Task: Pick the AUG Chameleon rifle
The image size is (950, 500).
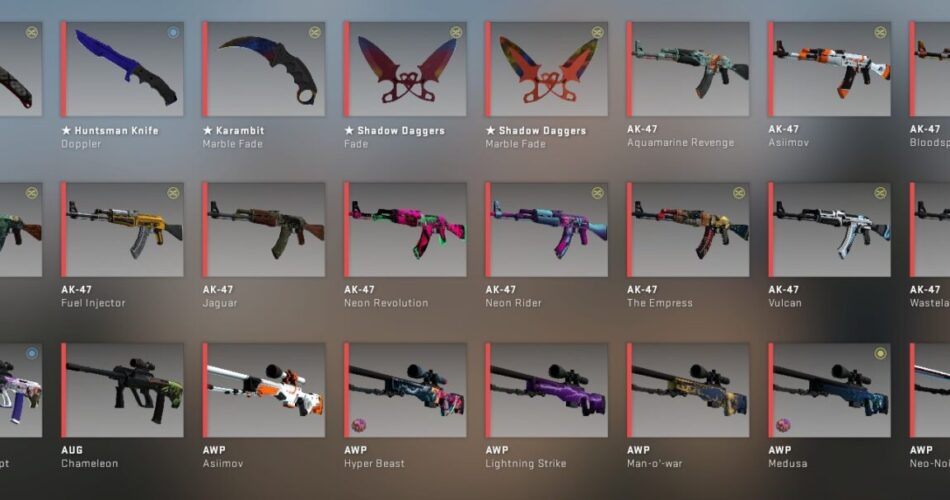Action: pyautogui.click(x=123, y=390)
